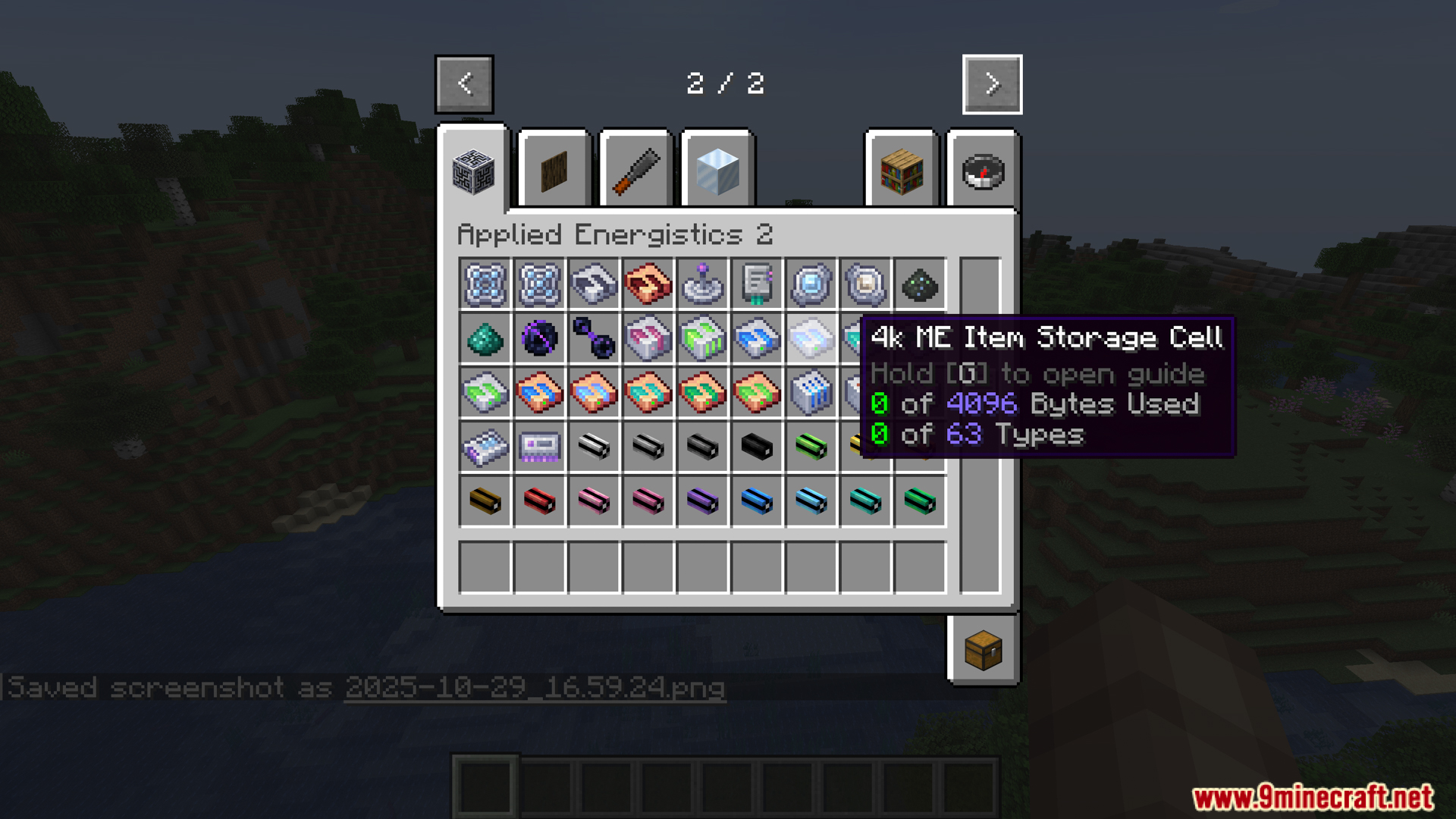Select the single dark purple singularity orb
1456x819 pixels.
pyautogui.click(x=539, y=338)
